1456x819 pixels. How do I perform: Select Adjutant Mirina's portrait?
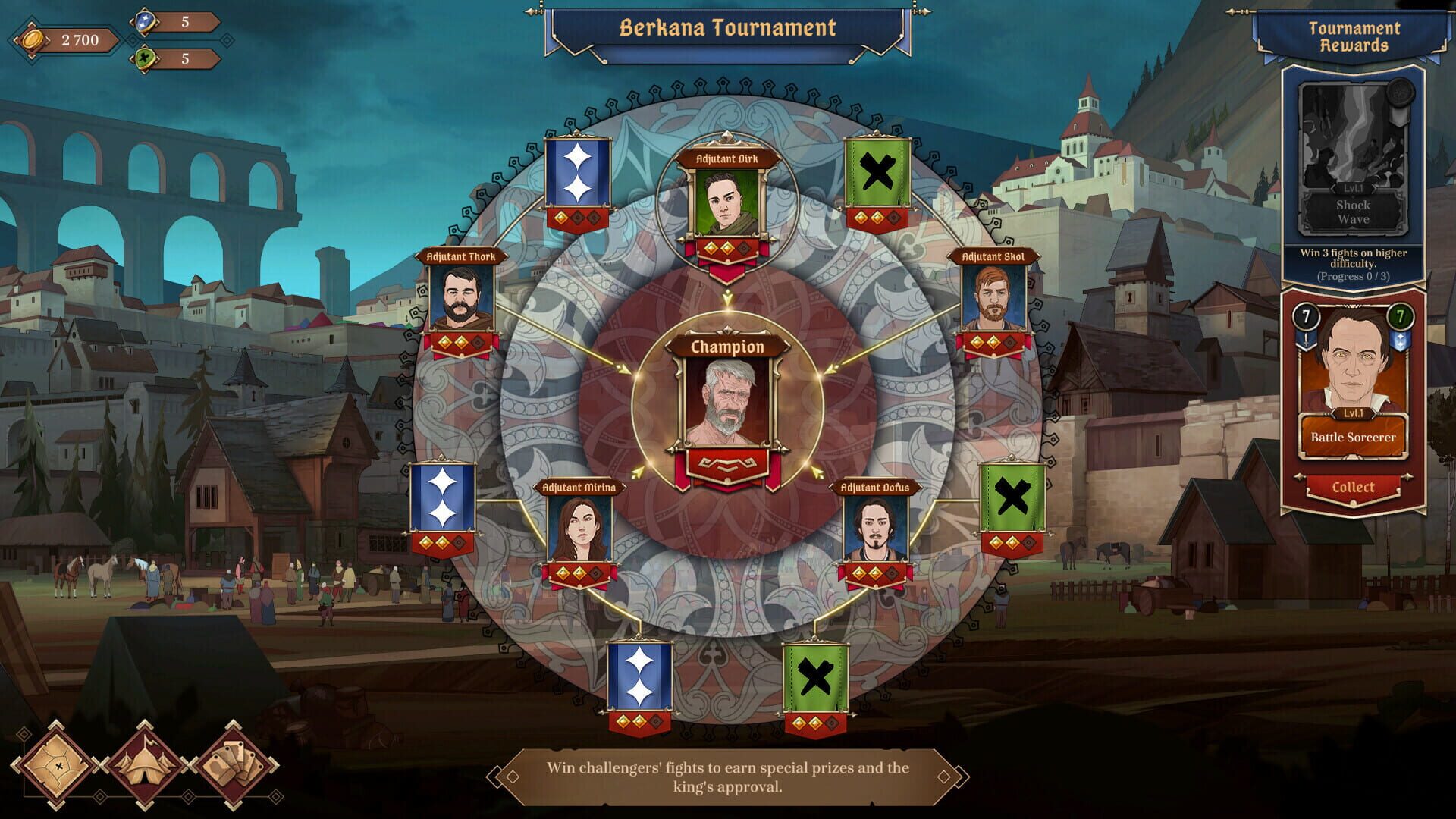[579, 531]
